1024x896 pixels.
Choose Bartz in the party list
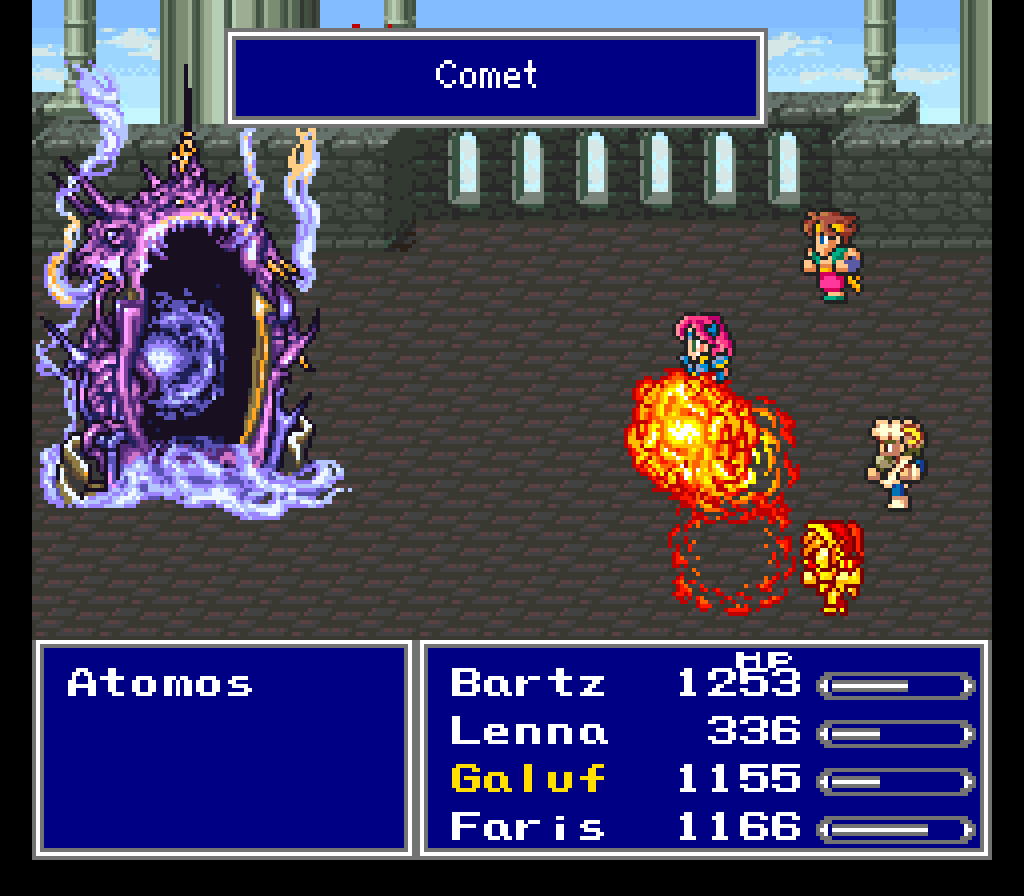click(x=528, y=684)
